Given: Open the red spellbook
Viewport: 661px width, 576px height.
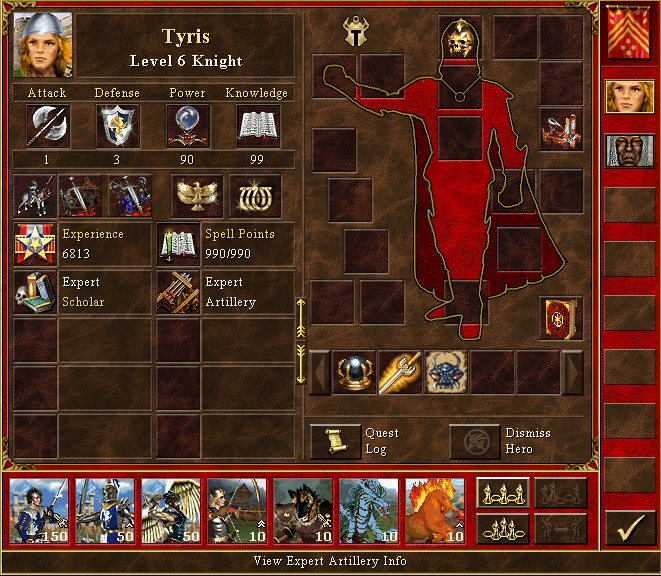Looking at the screenshot, I should pos(561,318).
